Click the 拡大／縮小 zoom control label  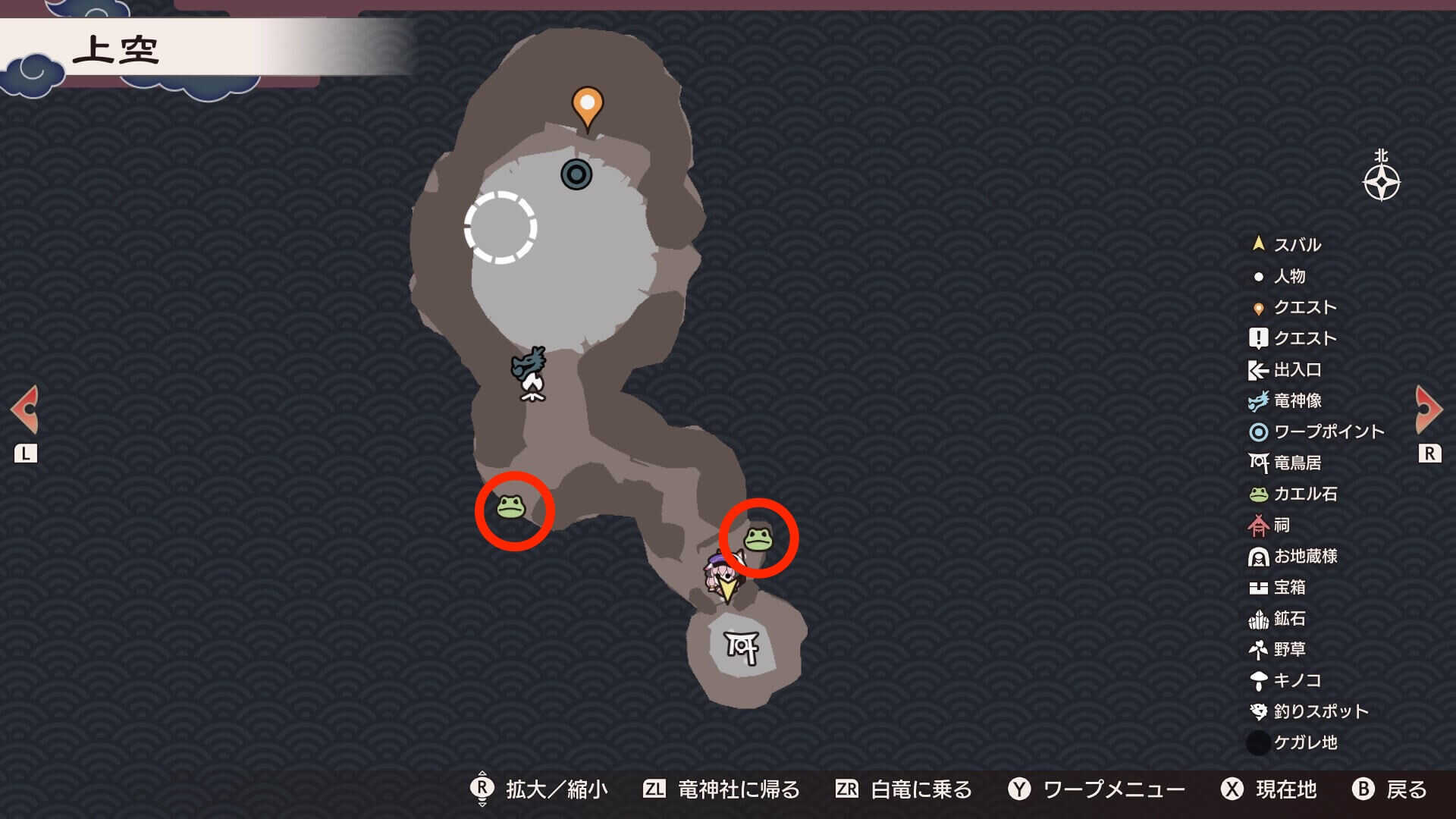pyautogui.click(x=557, y=789)
